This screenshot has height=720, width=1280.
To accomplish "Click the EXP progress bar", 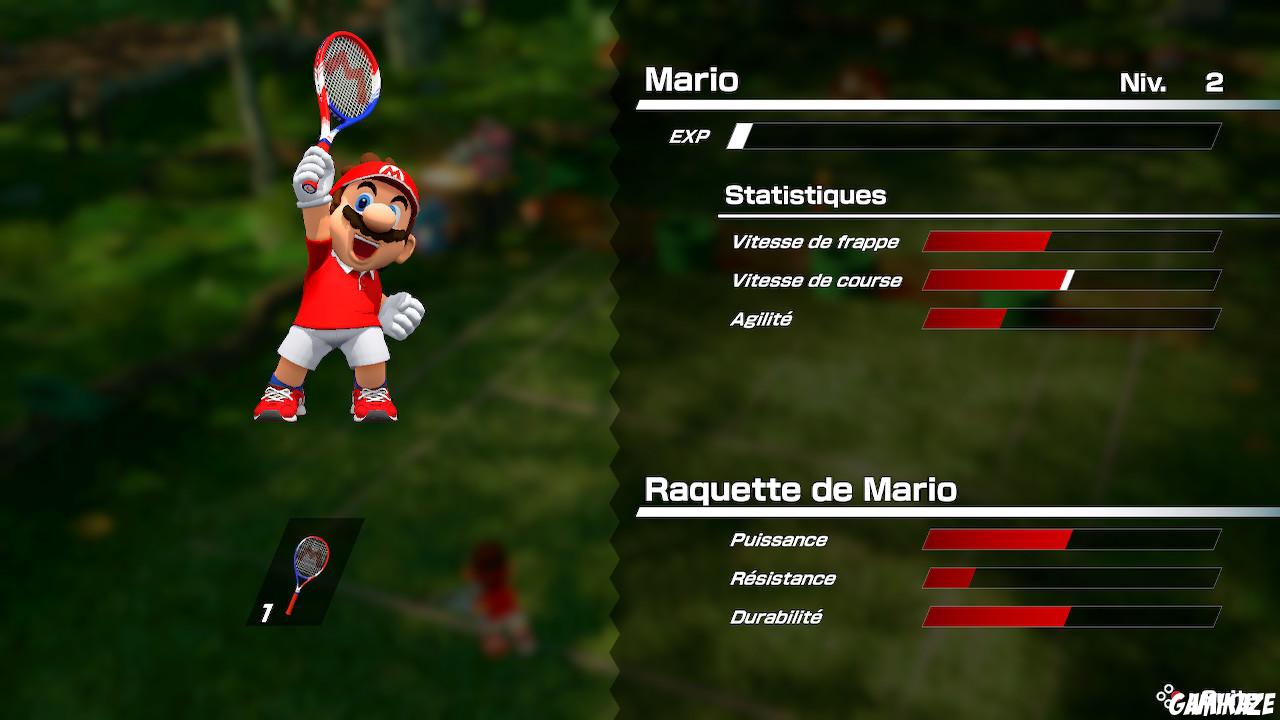I will pos(975,135).
